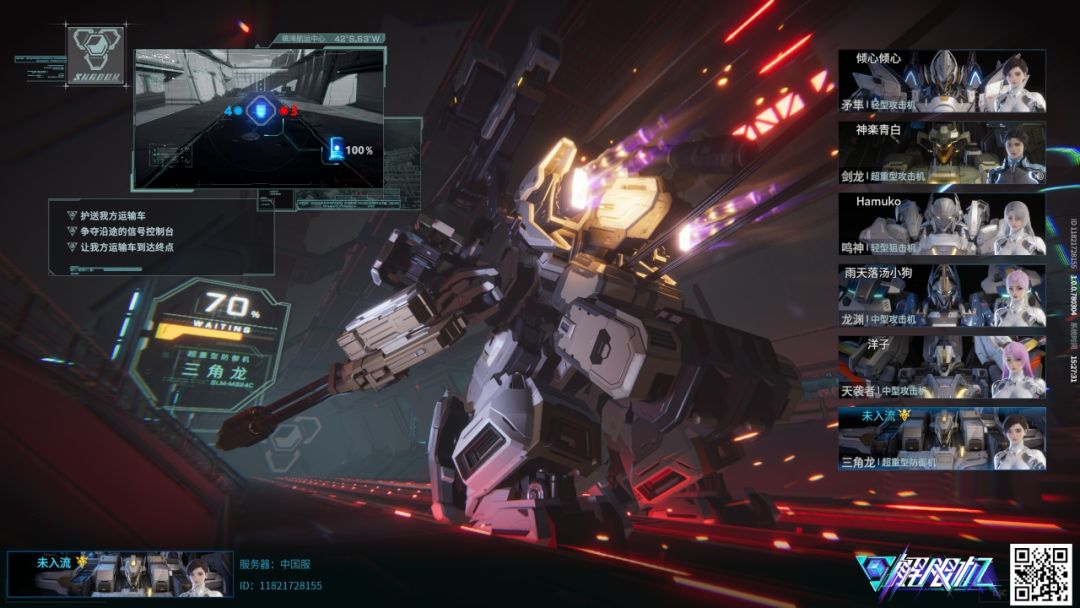The width and height of the screenshot is (1080, 608).
Task: Select player 倾心倾心 in the team list
Action: 941,81
